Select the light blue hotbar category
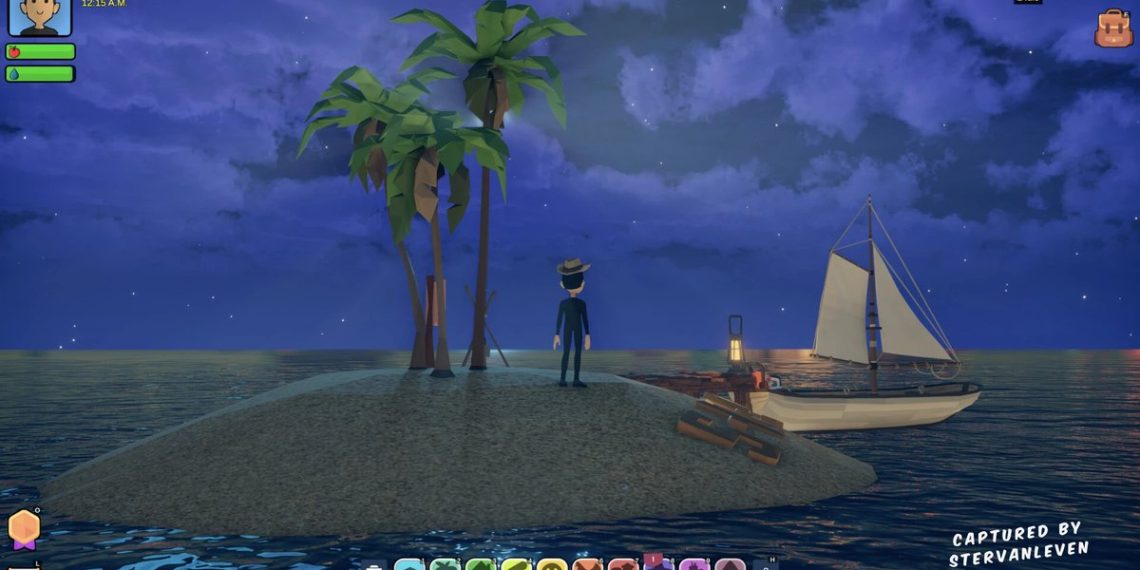Image resolution: width=1140 pixels, height=570 pixels. tap(409, 565)
